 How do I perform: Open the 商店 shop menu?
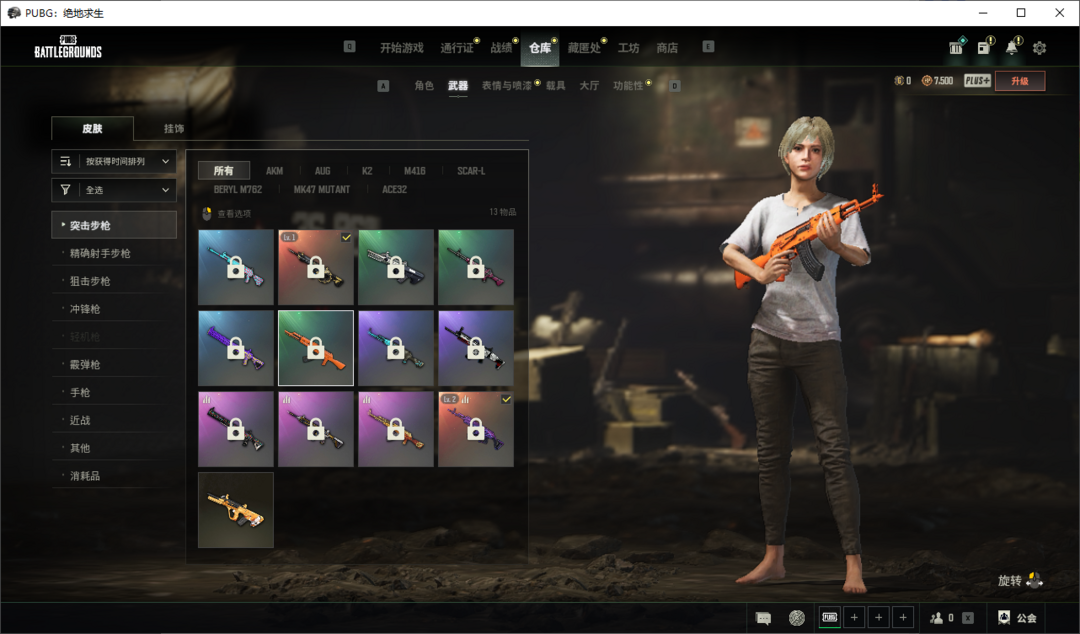pyautogui.click(x=667, y=48)
